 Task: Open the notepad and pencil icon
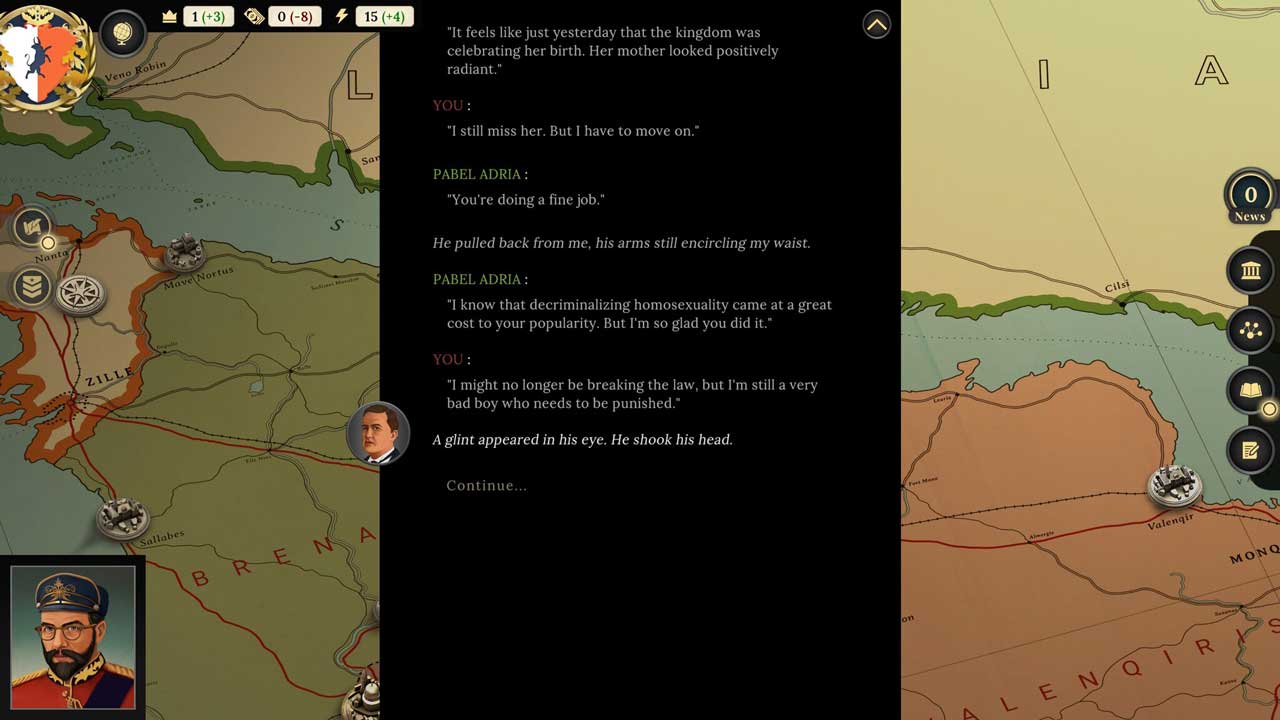[x=1250, y=450]
